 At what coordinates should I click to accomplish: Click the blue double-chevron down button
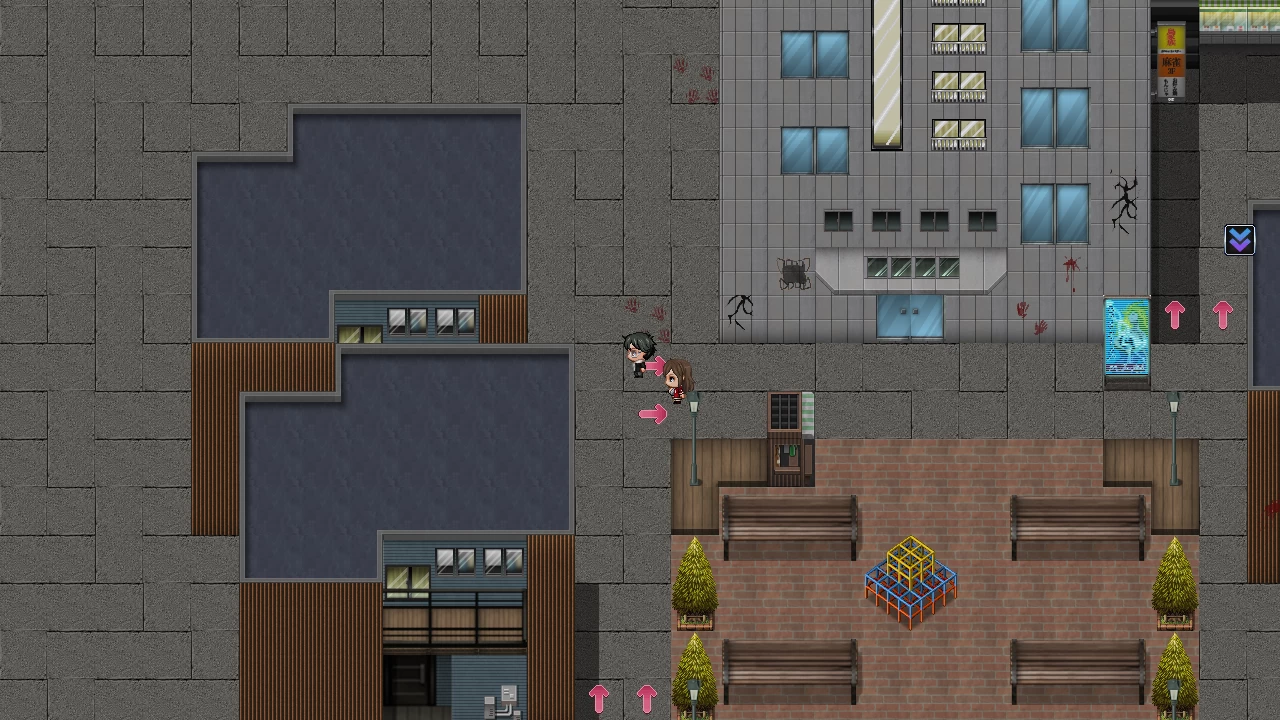[1239, 240]
